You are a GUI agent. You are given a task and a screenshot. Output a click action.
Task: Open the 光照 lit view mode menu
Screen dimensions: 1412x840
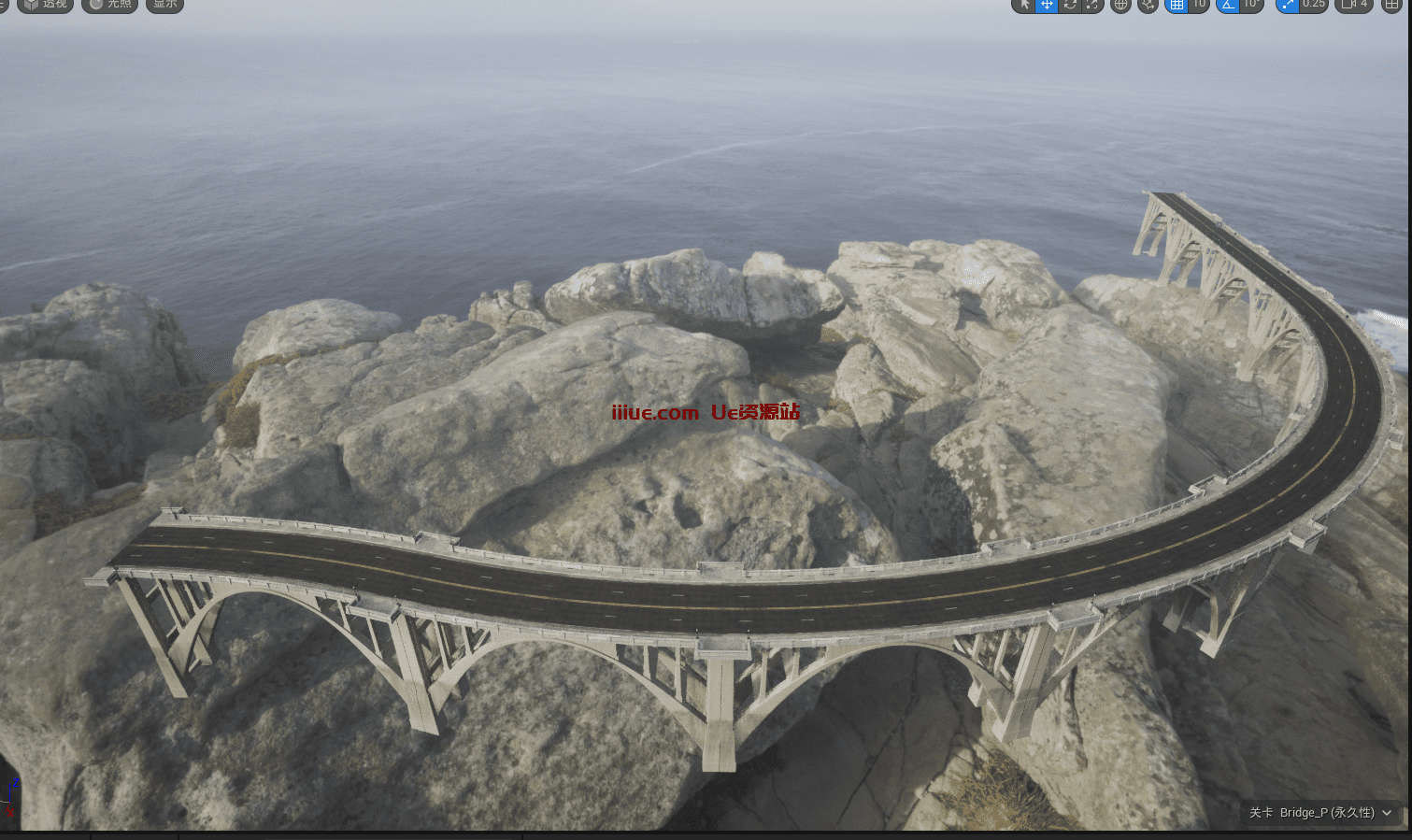coord(110,5)
